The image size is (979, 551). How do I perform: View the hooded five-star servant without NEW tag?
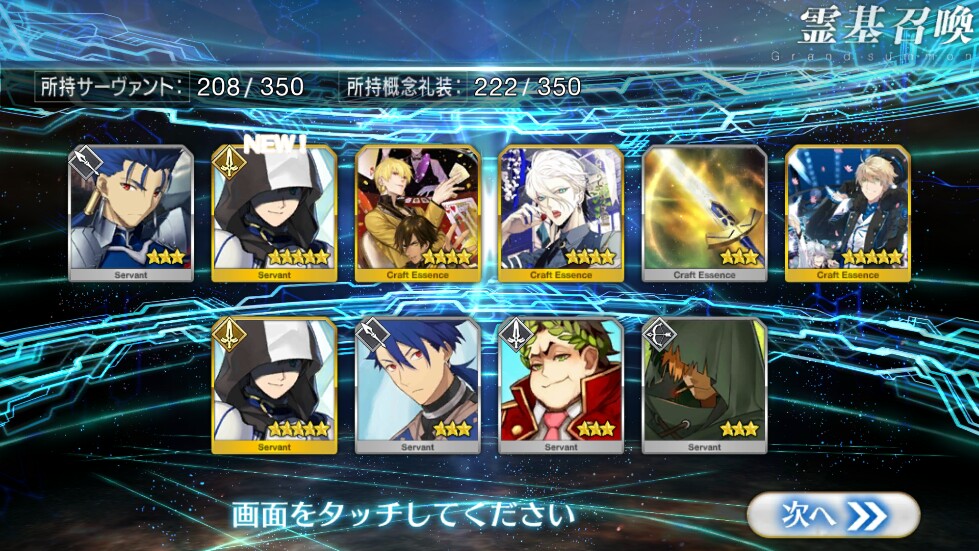[274, 385]
